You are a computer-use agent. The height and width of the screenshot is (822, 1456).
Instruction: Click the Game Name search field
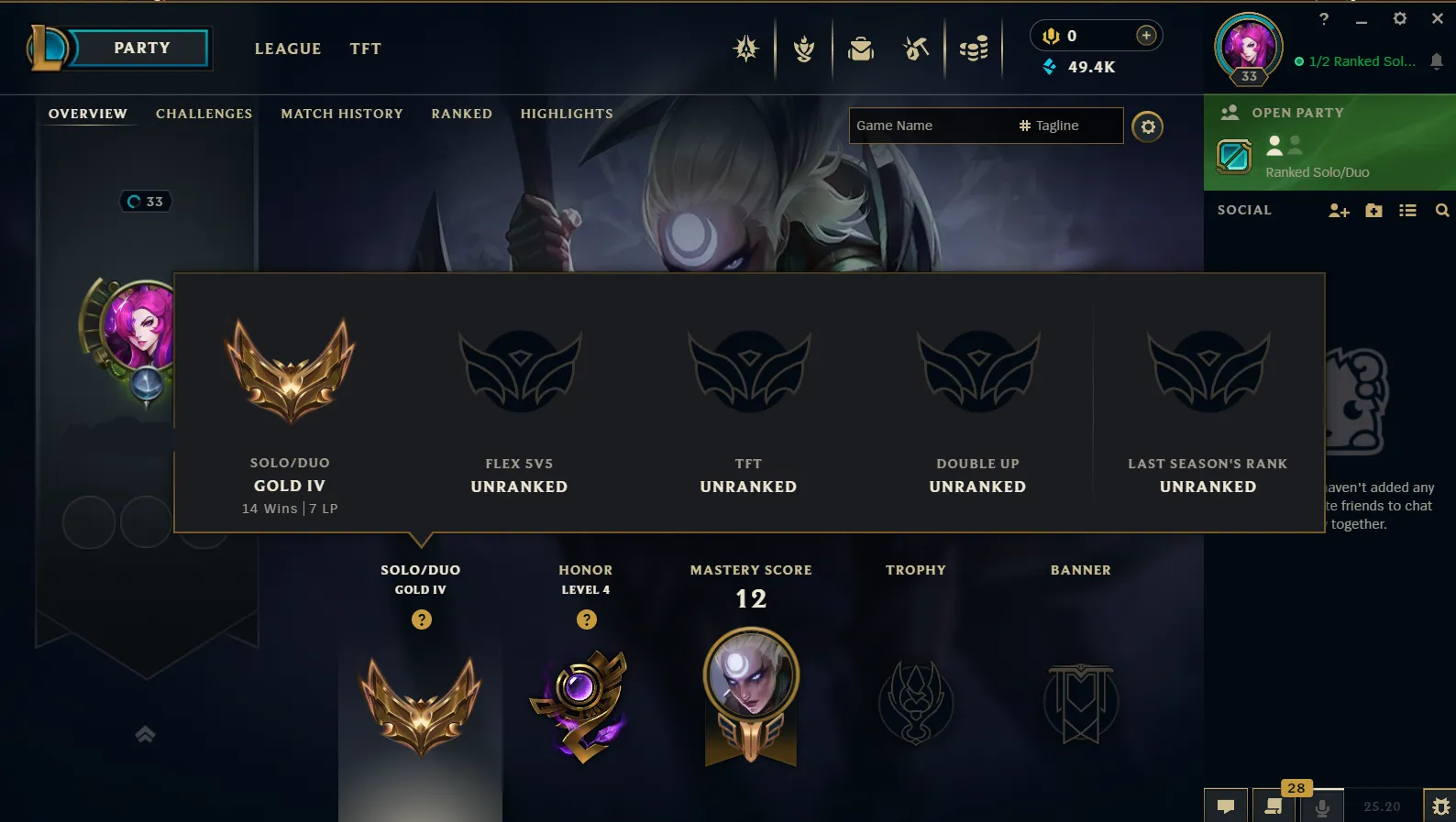926,126
